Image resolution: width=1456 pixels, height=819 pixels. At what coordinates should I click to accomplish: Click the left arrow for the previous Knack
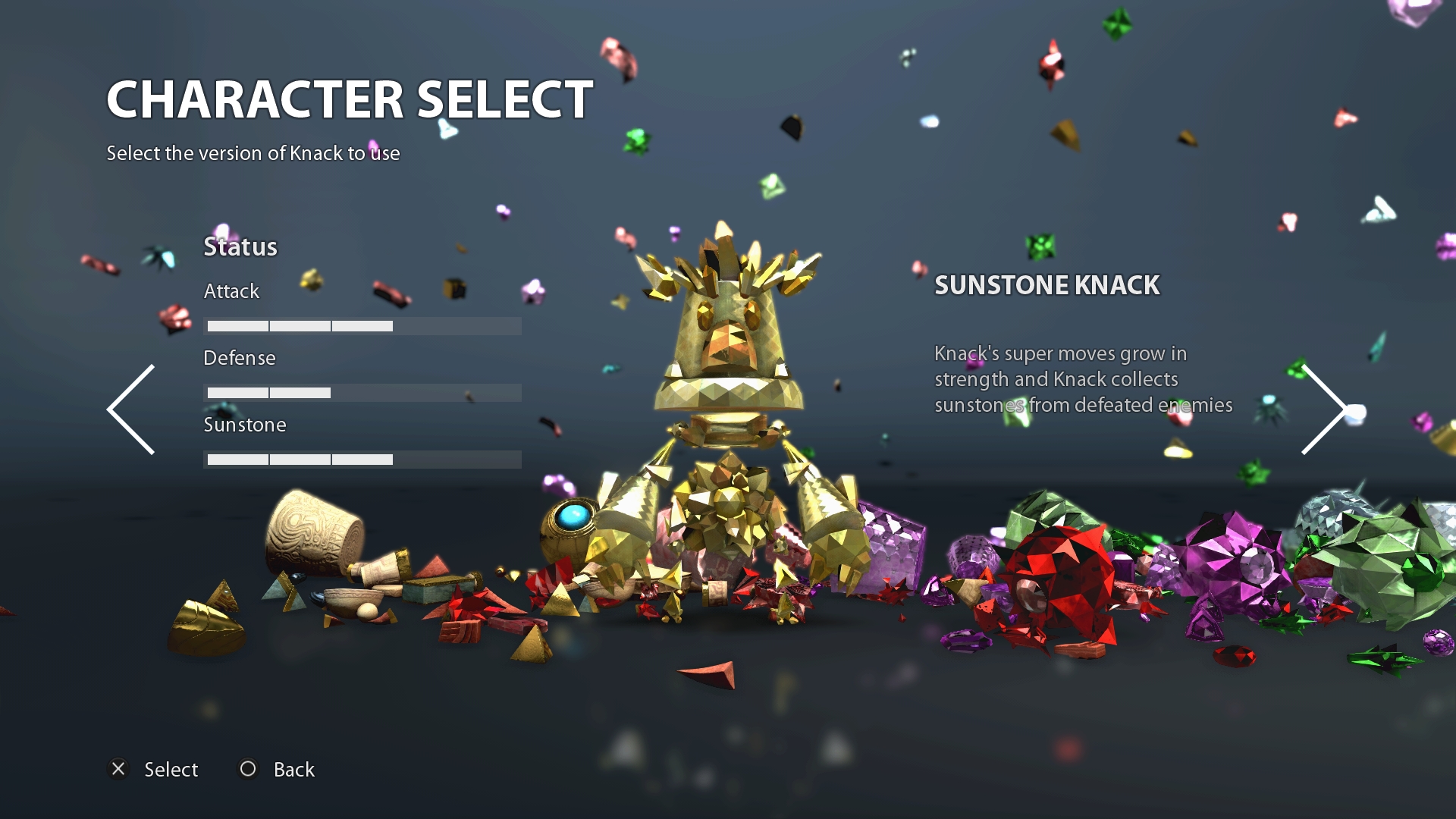(131, 409)
